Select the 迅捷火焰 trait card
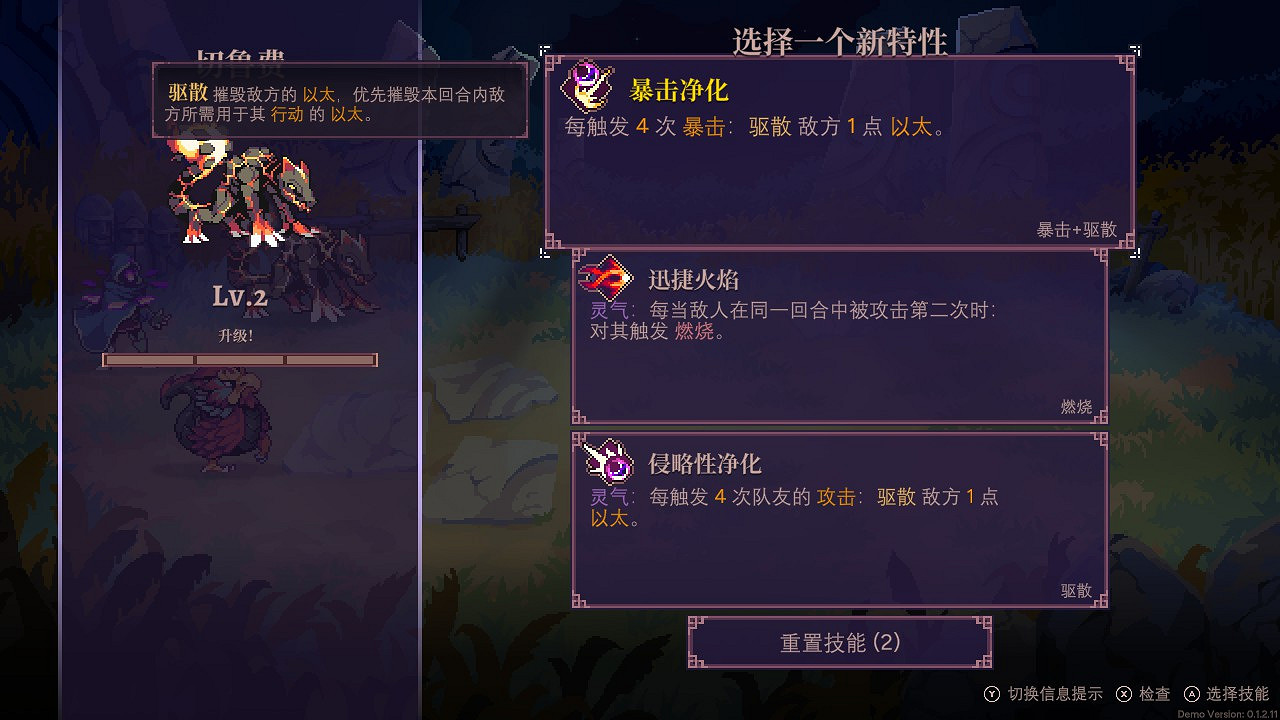 point(840,335)
